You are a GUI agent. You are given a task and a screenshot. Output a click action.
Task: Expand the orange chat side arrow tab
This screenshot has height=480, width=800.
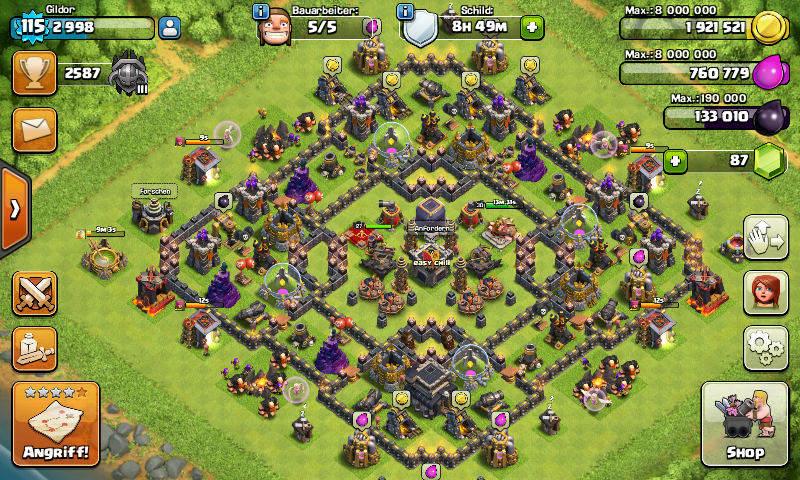click(14, 209)
